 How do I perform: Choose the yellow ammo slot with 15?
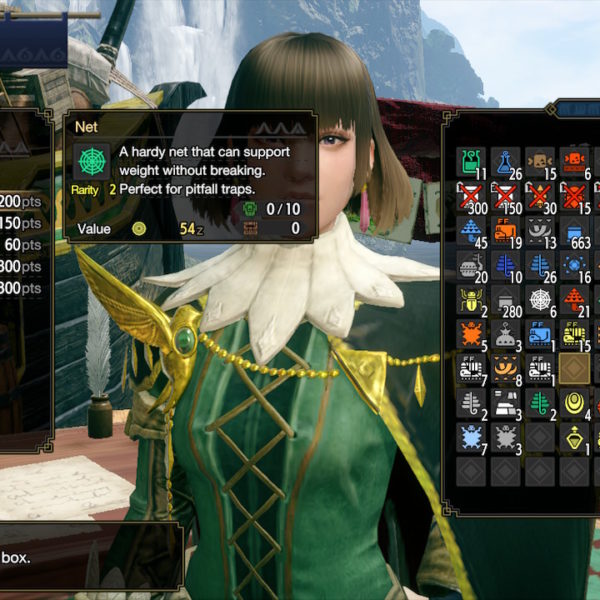[574, 334]
